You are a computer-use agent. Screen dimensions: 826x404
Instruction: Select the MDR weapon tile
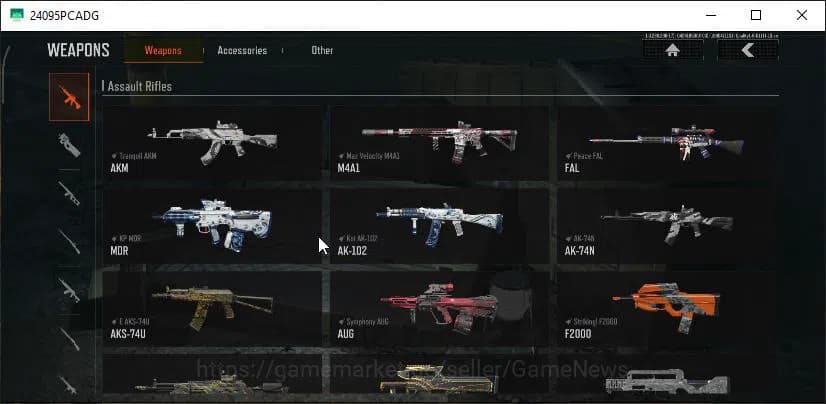click(213, 226)
